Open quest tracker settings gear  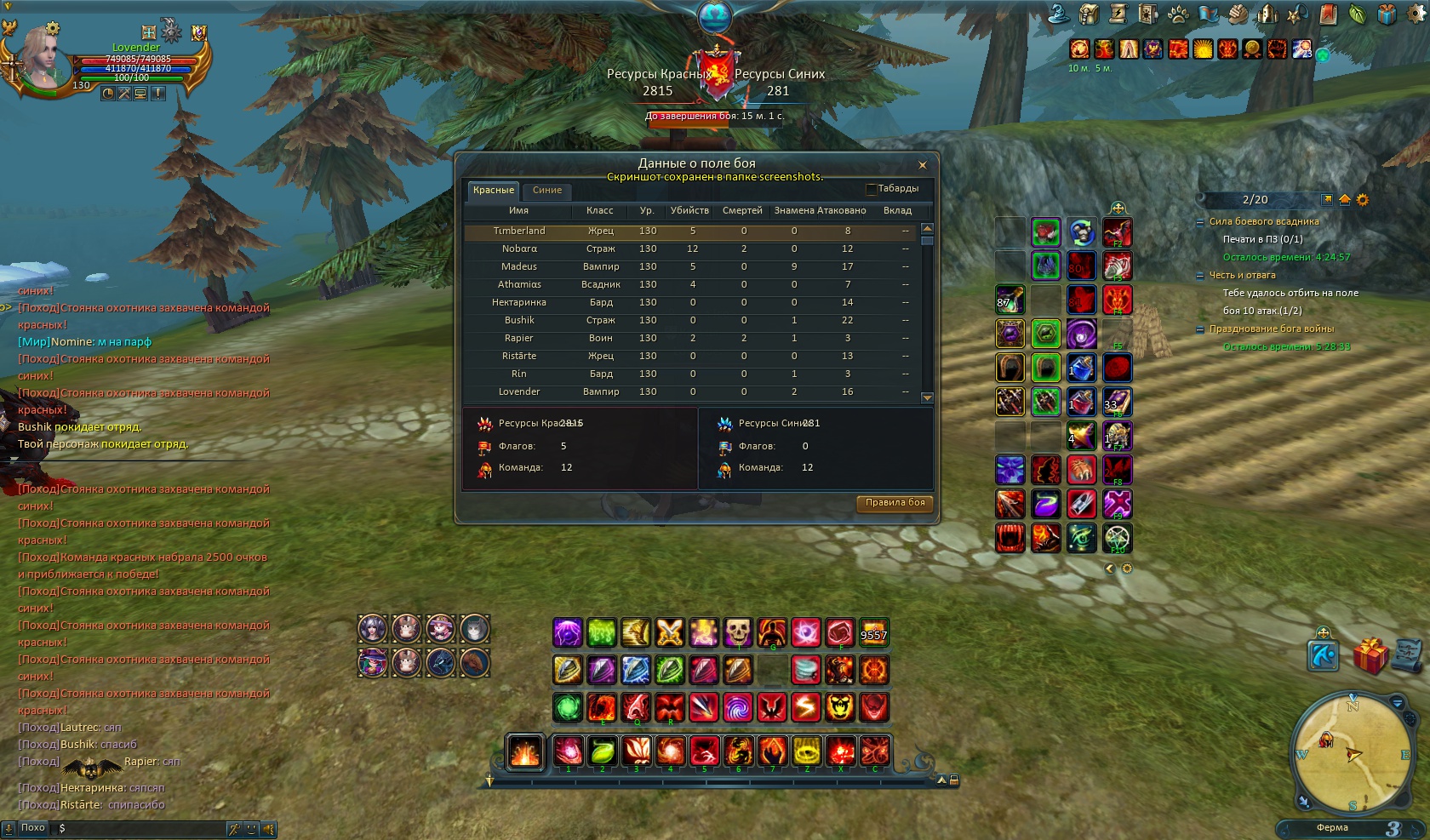pyautogui.click(x=1363, y=200)
